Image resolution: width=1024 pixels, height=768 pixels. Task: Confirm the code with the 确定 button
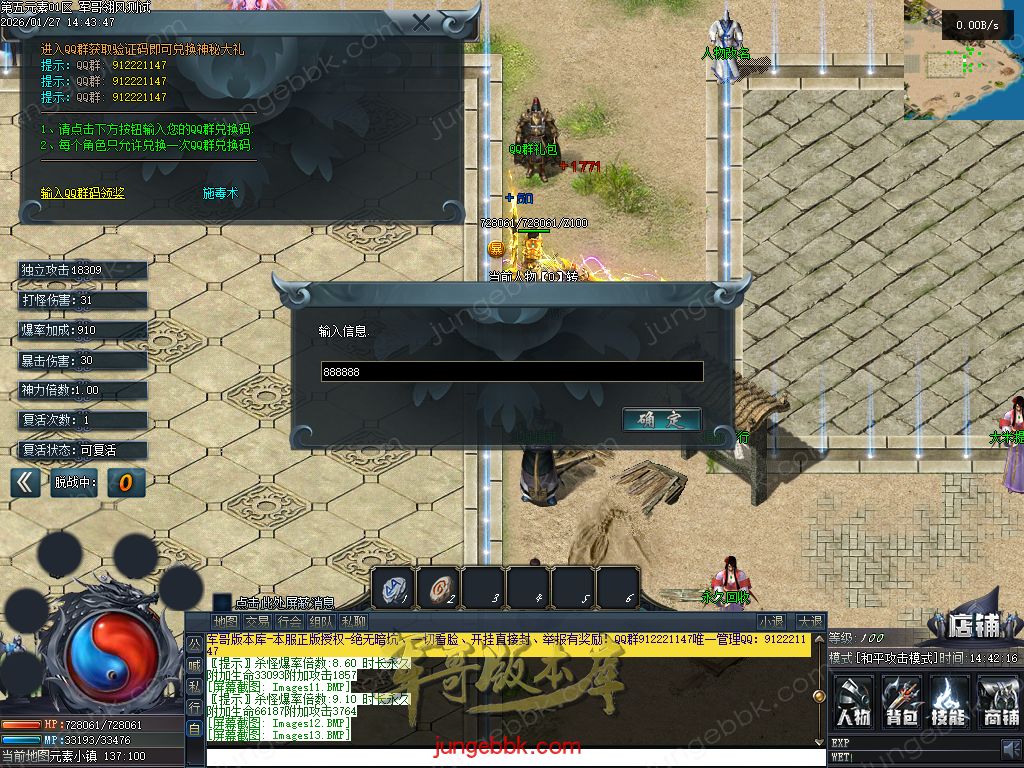pos(661,420)
